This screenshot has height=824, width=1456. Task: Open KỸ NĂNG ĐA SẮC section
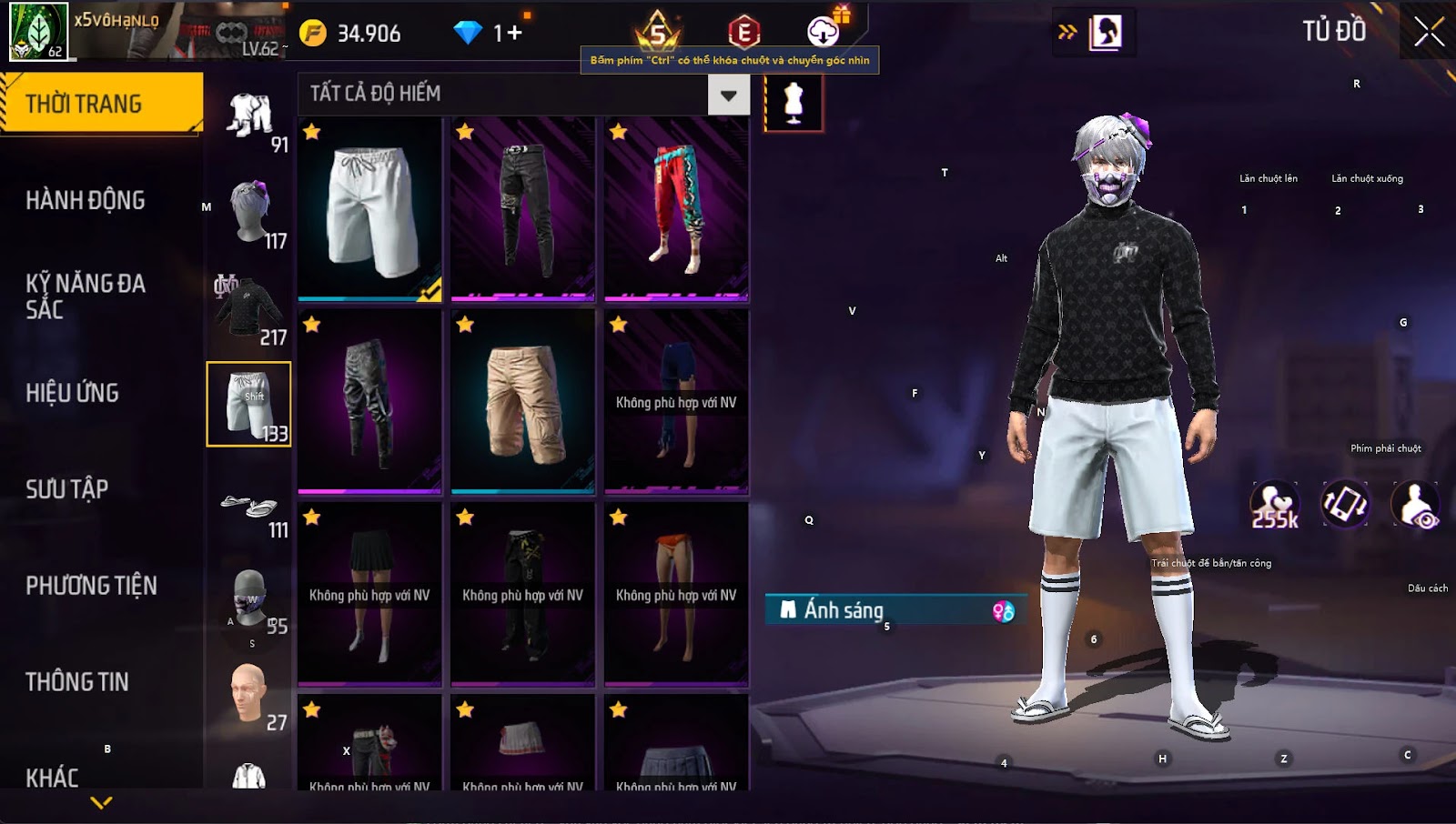click(x=86, y=296)
